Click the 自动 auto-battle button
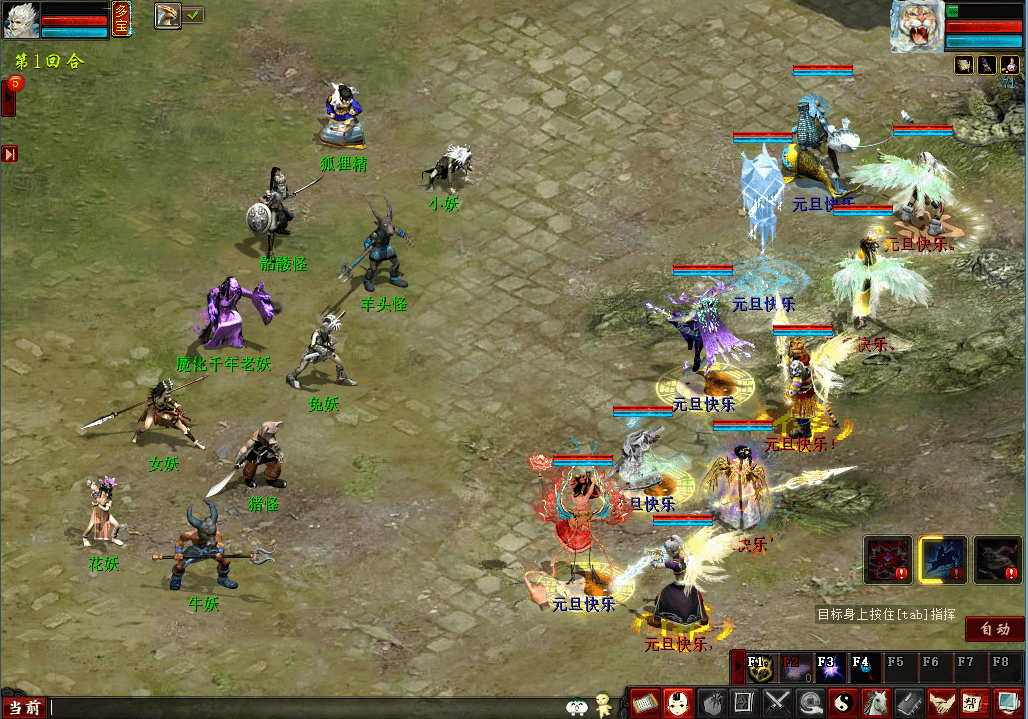 pos(995,629)
